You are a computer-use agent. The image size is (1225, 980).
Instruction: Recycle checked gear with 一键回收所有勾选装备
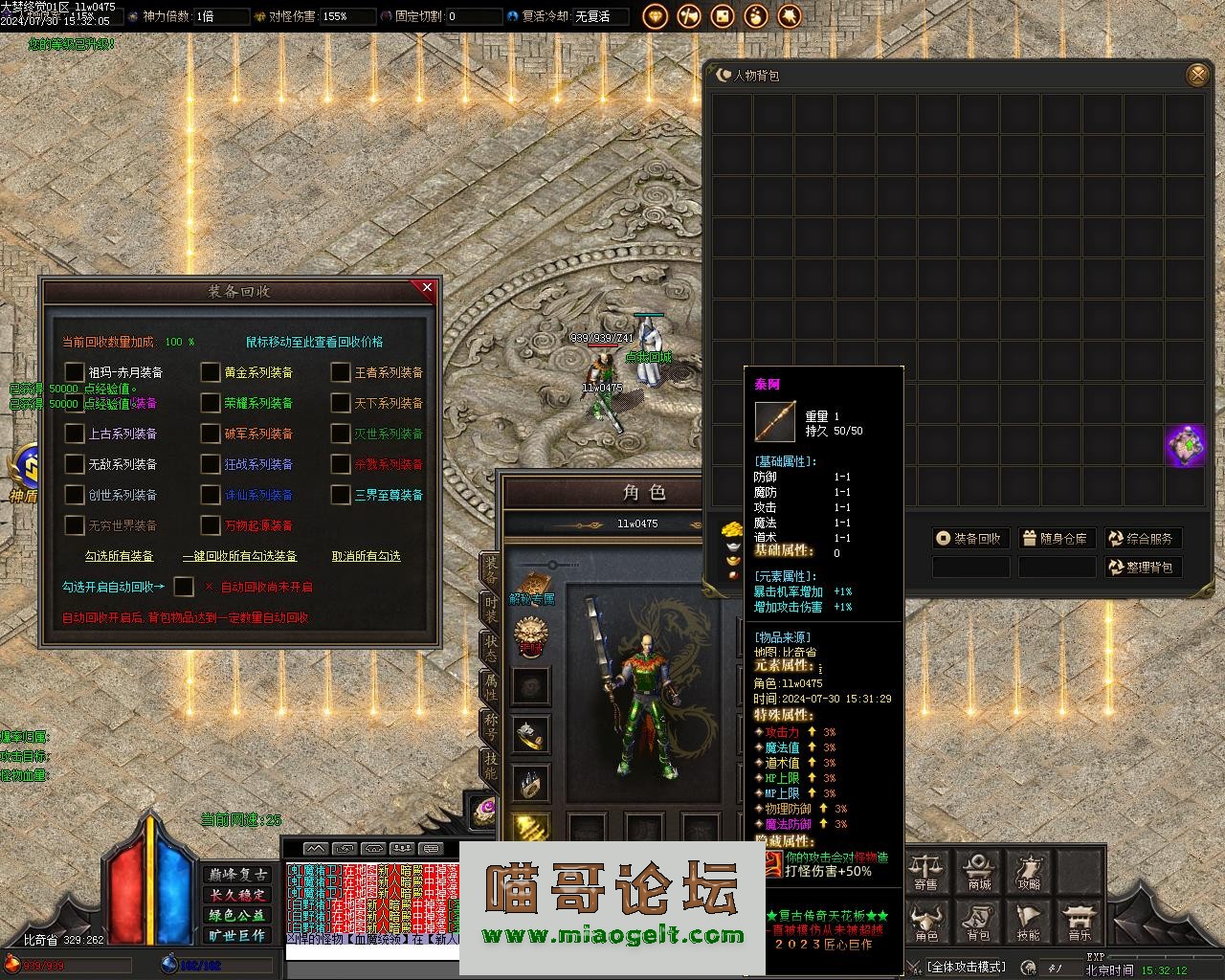(x=239, y=556)
